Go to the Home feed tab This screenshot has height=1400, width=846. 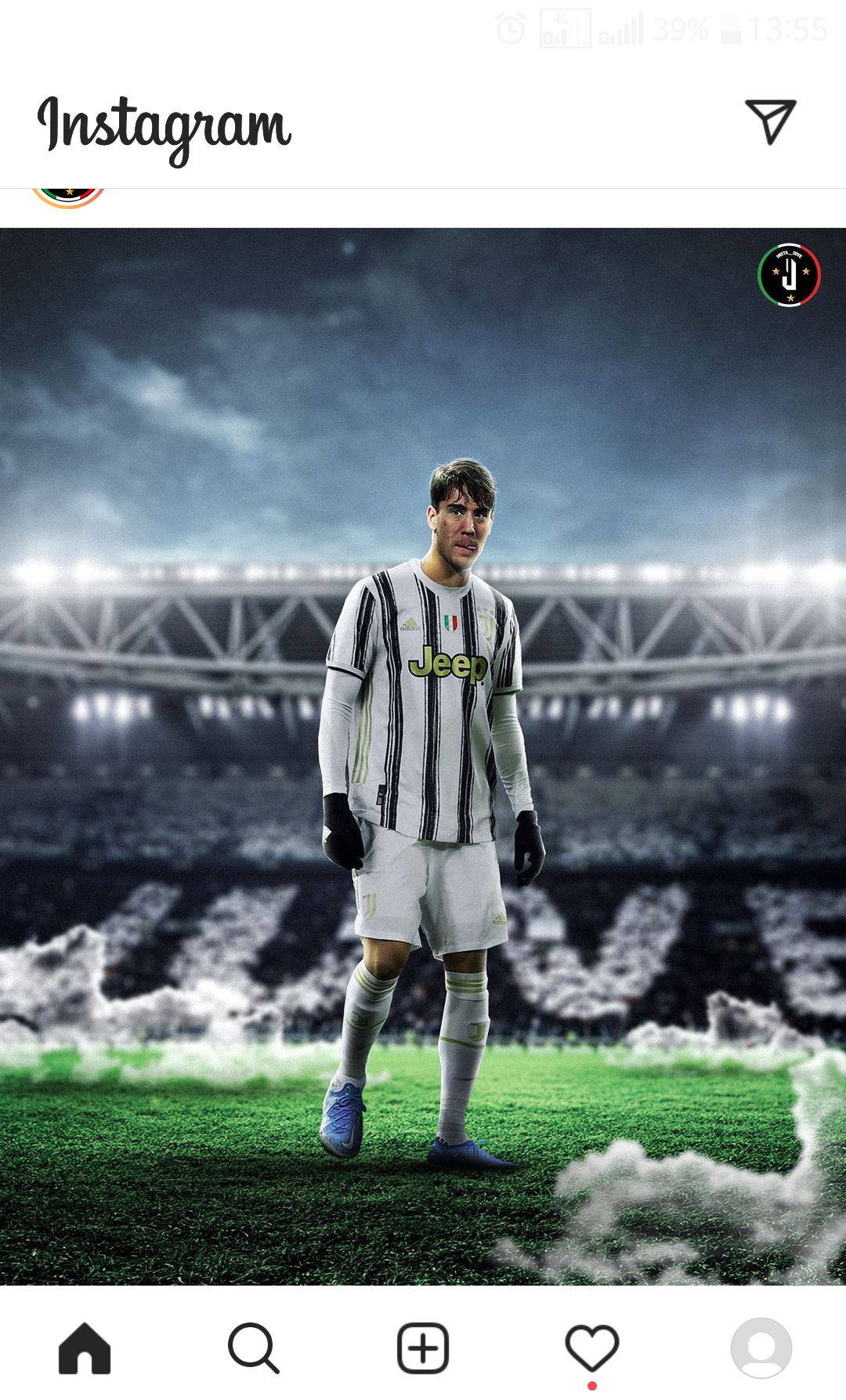pyautogui.click(x=85, y=1348)
